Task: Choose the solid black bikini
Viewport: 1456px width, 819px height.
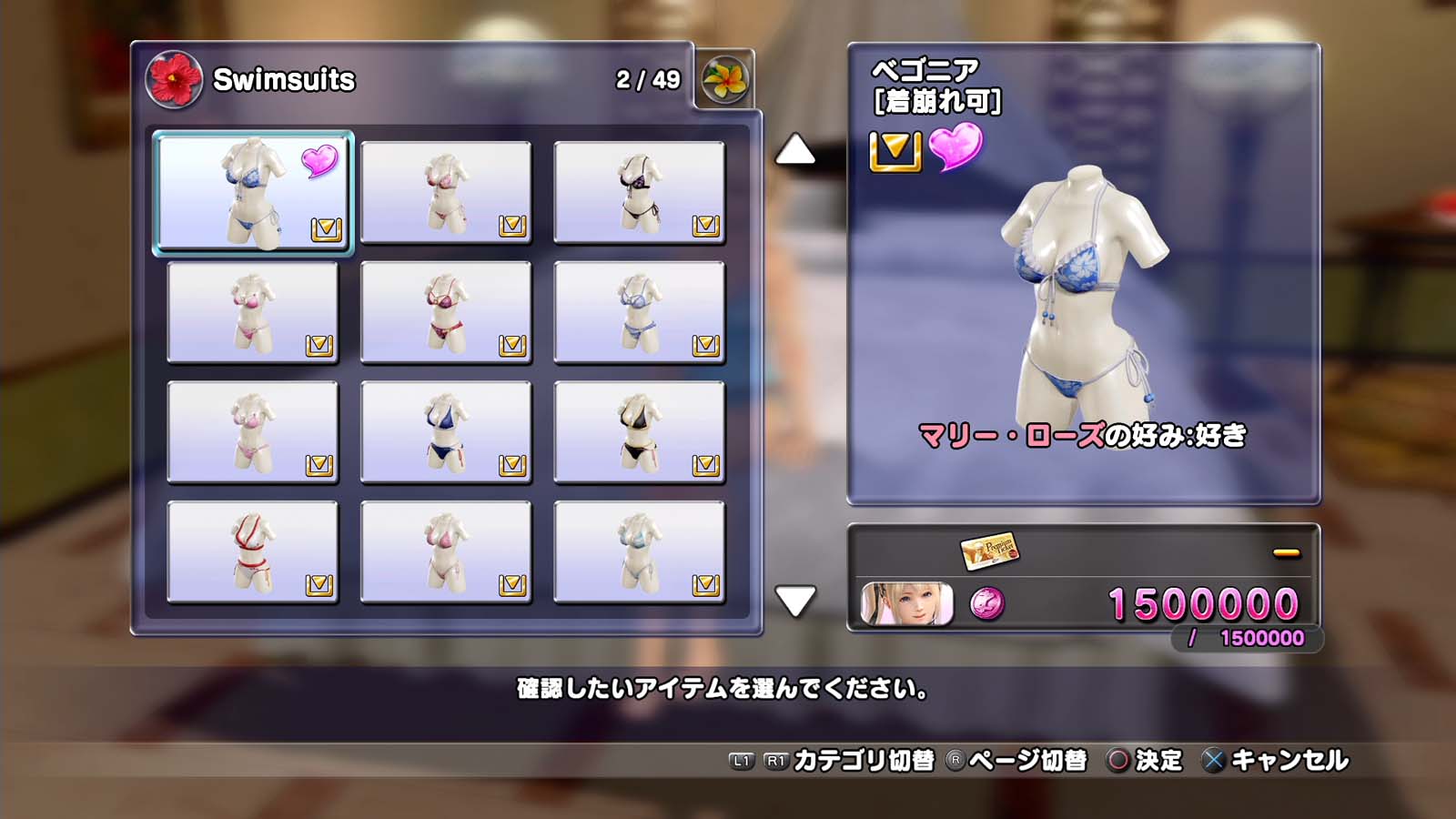Action: click(639, 432)
